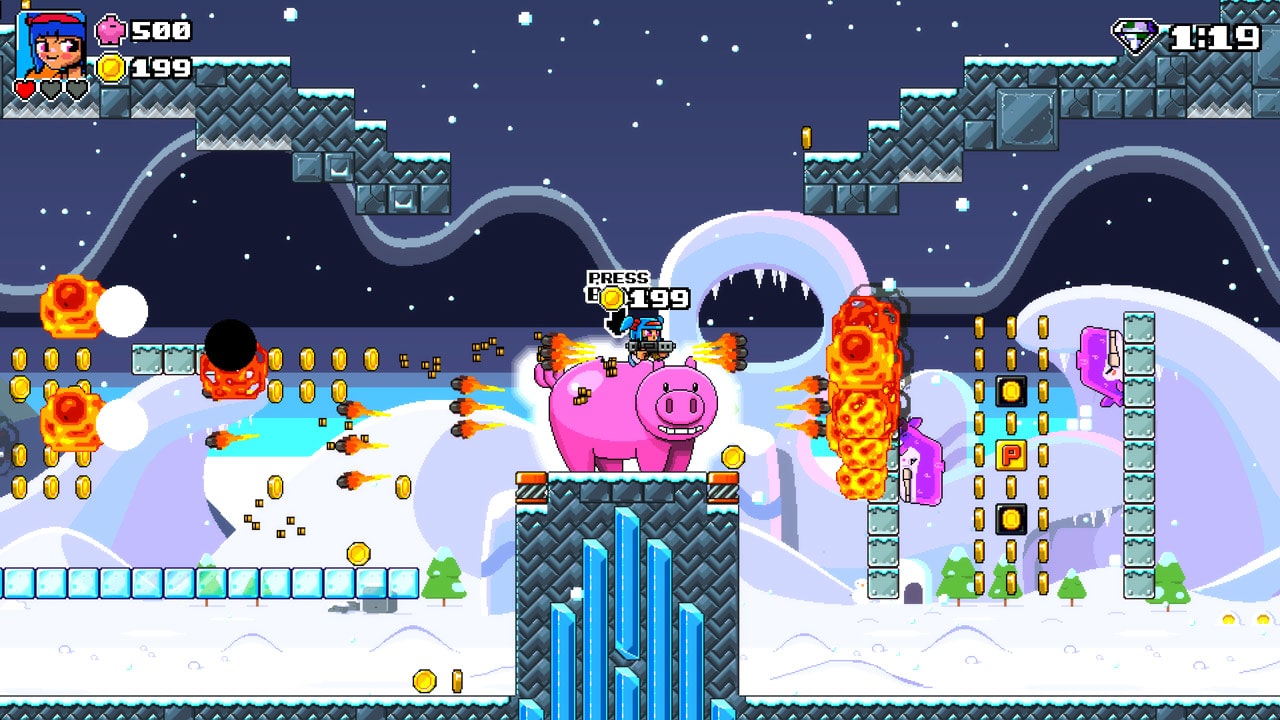Click the coin icon in the PRESS B prompt

(x=611, y=298)
